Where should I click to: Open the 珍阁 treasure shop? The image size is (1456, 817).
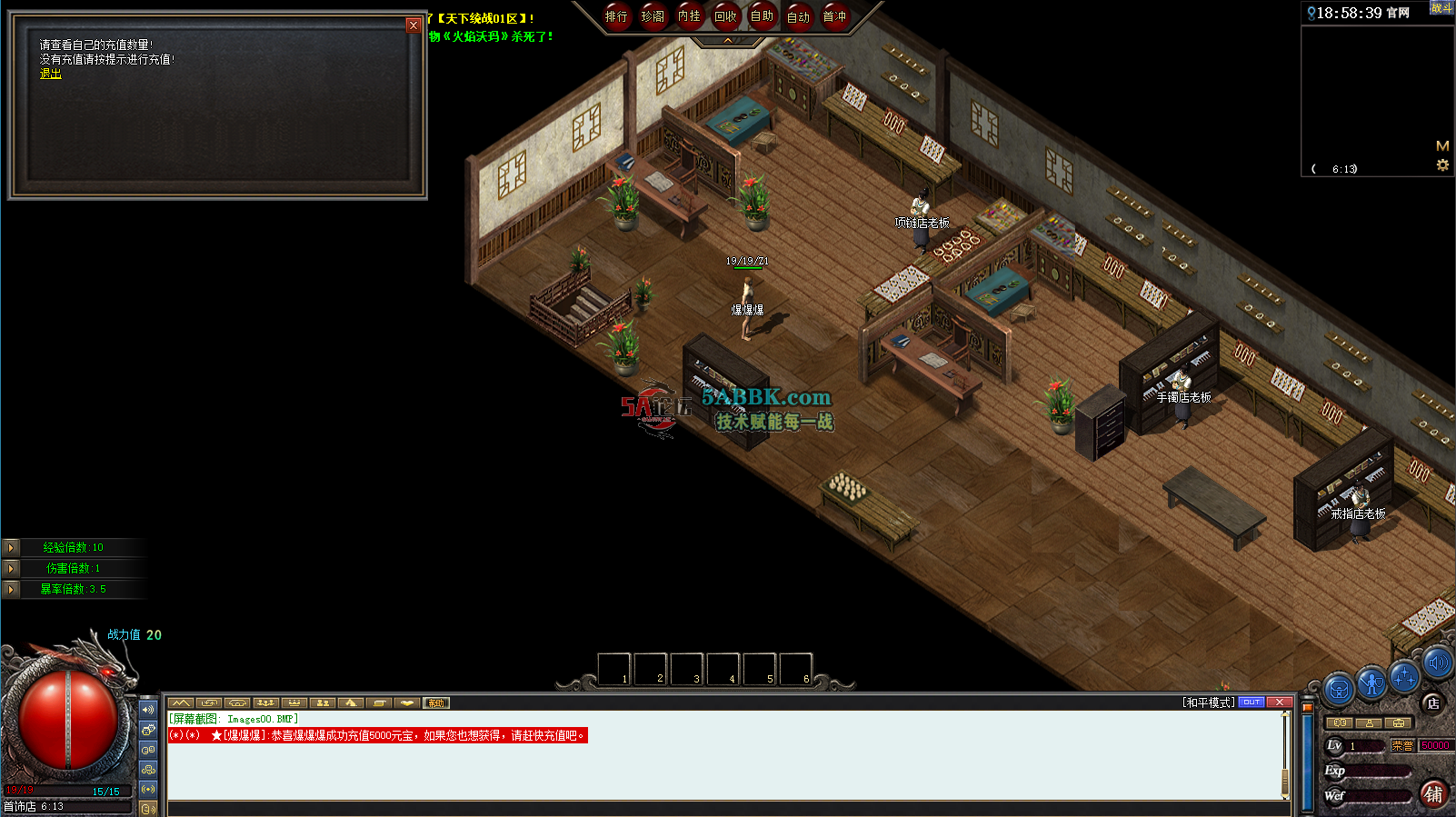[x=653, y=16]
